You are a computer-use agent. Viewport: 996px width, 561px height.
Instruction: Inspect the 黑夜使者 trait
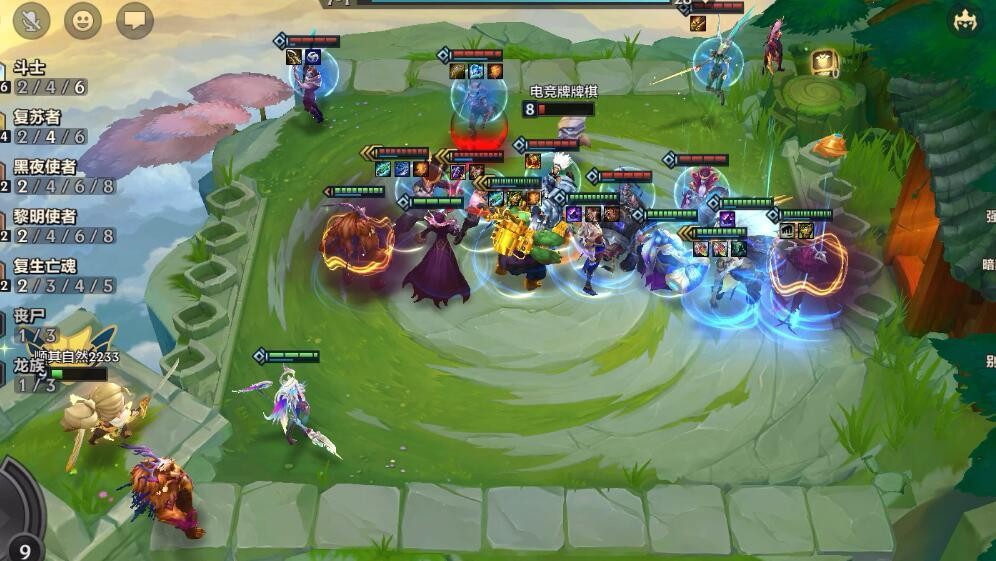pos(58,176)
